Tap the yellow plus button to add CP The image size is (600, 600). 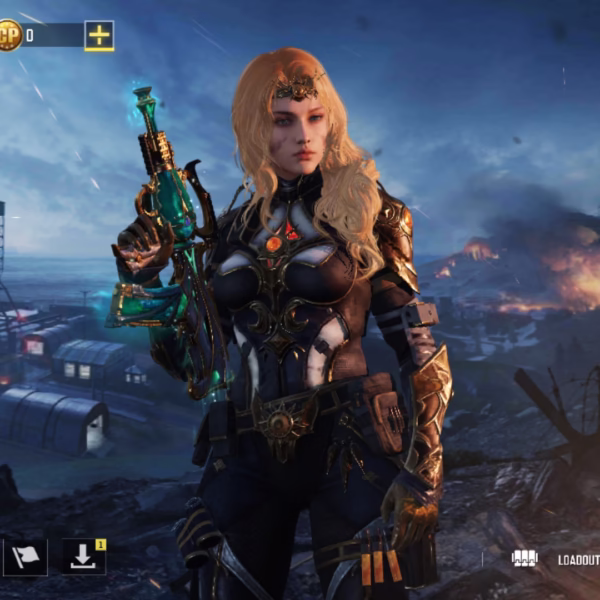99,36
